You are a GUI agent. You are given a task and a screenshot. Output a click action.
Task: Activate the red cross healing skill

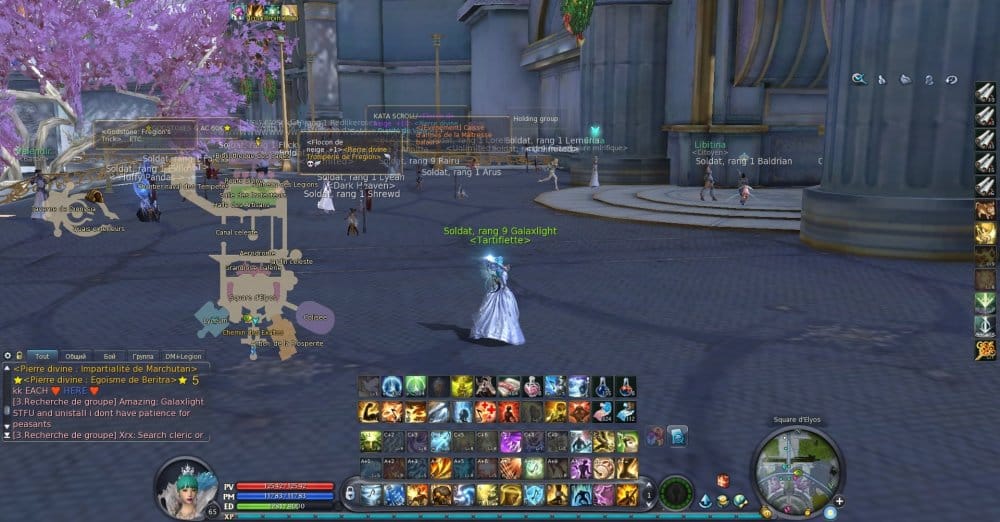click(488, 412)
